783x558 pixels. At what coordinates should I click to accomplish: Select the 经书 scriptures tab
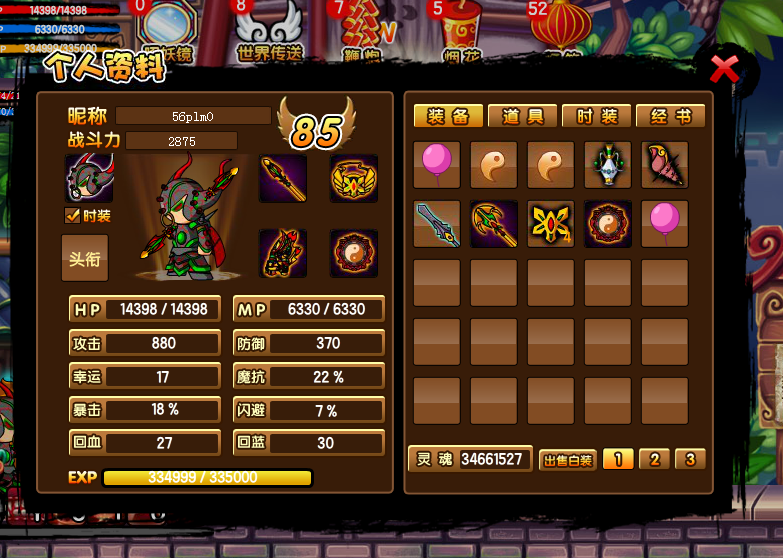point(671,117)
